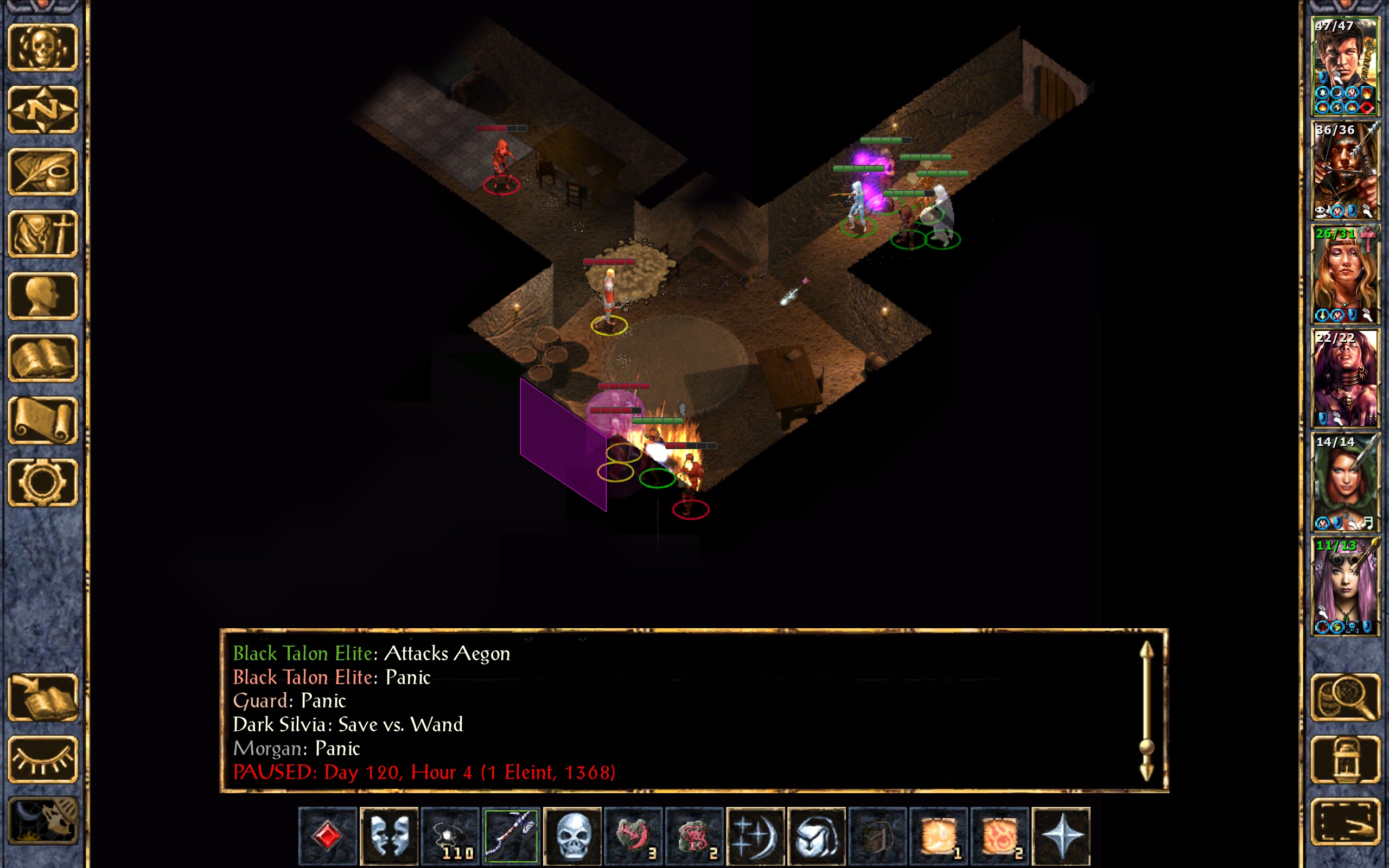Screen dimensions: 1389x868
Task: Open the journal quill and inkwell button
Action: 42,171
